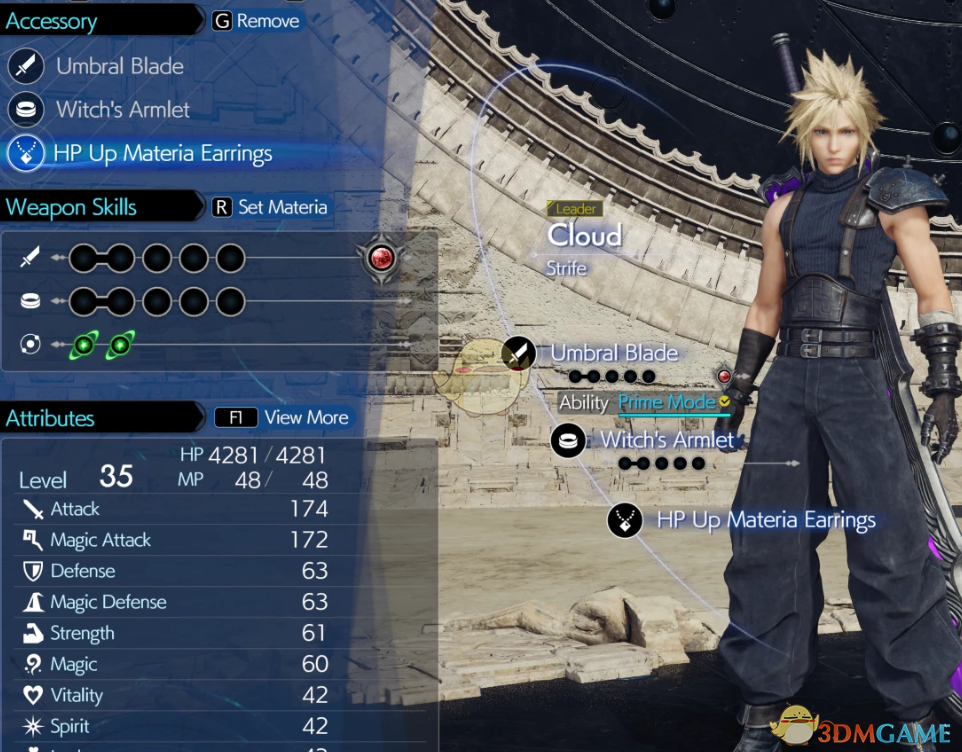Click HP Up Materia Earrings beside Cloud
This screenshot has width=962, height=752.
(765, 520)
